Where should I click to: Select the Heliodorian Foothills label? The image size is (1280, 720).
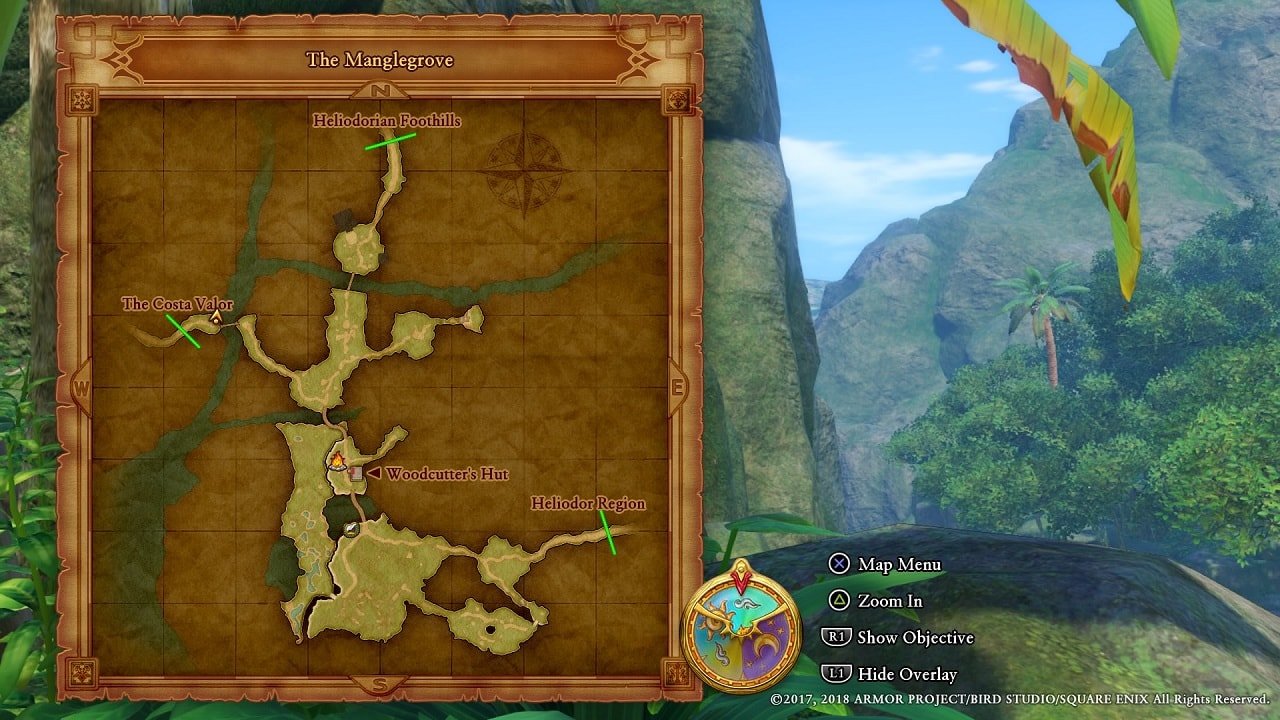385,120
